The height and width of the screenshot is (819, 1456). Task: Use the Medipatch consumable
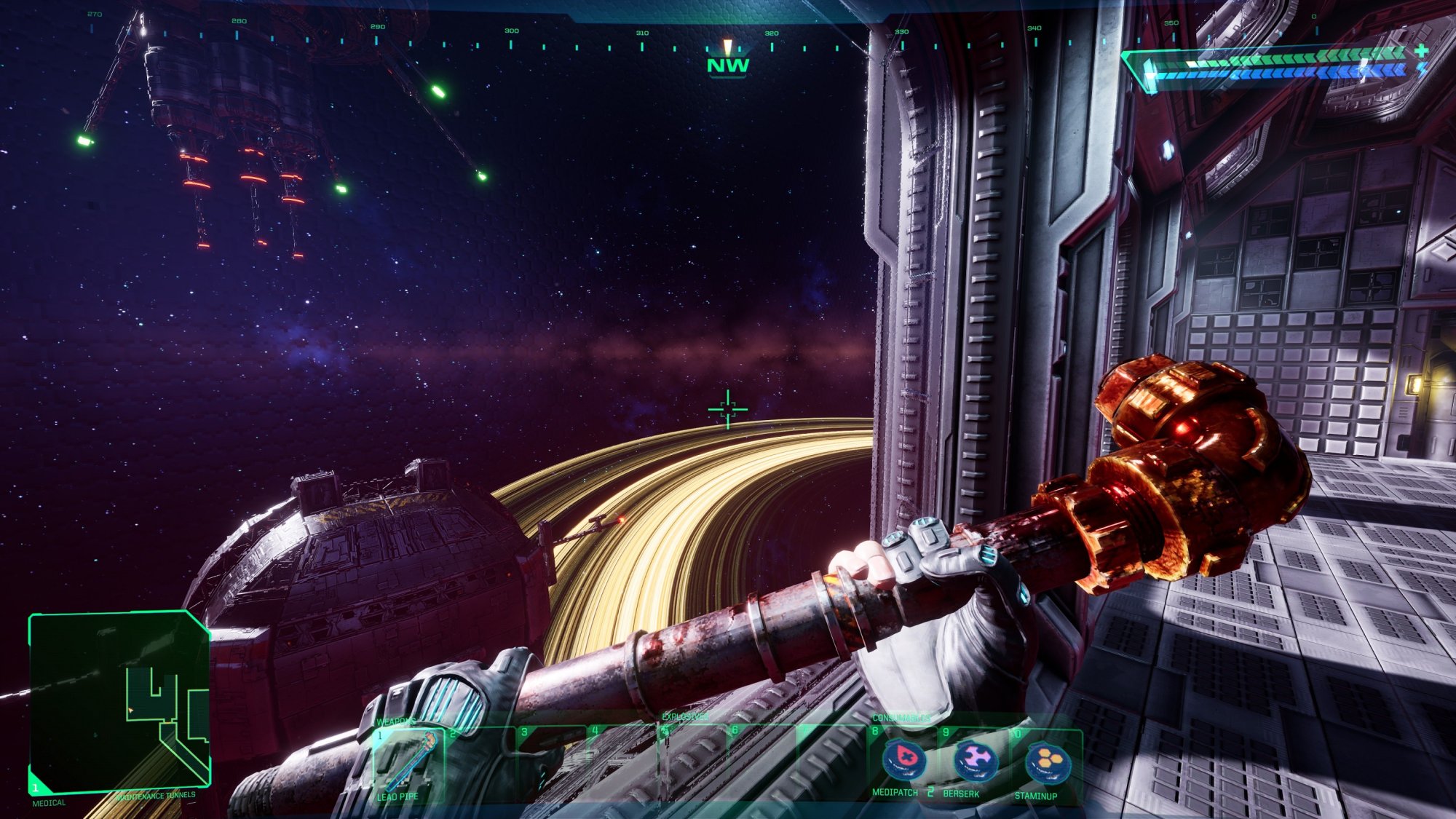tap(903, 761)
